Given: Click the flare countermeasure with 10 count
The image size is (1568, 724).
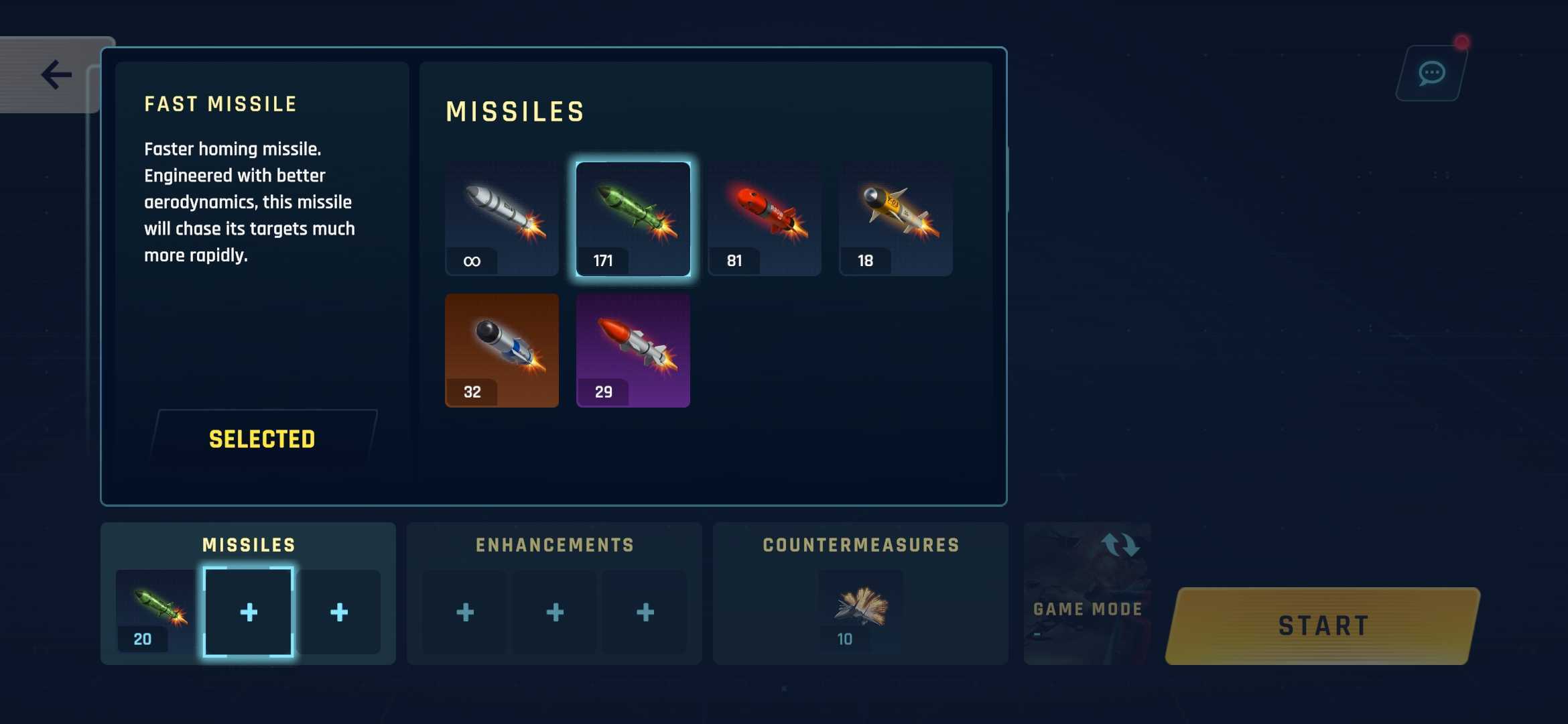Looking at the screenshot, I should pos(860,610).
